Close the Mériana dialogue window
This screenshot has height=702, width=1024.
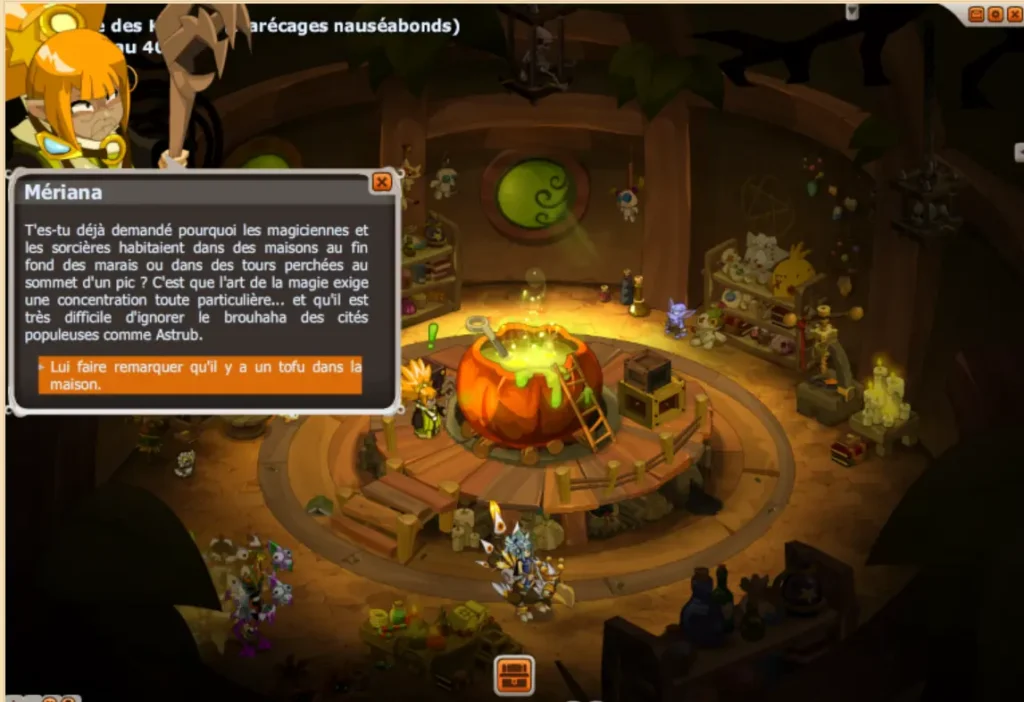(381, 182)
